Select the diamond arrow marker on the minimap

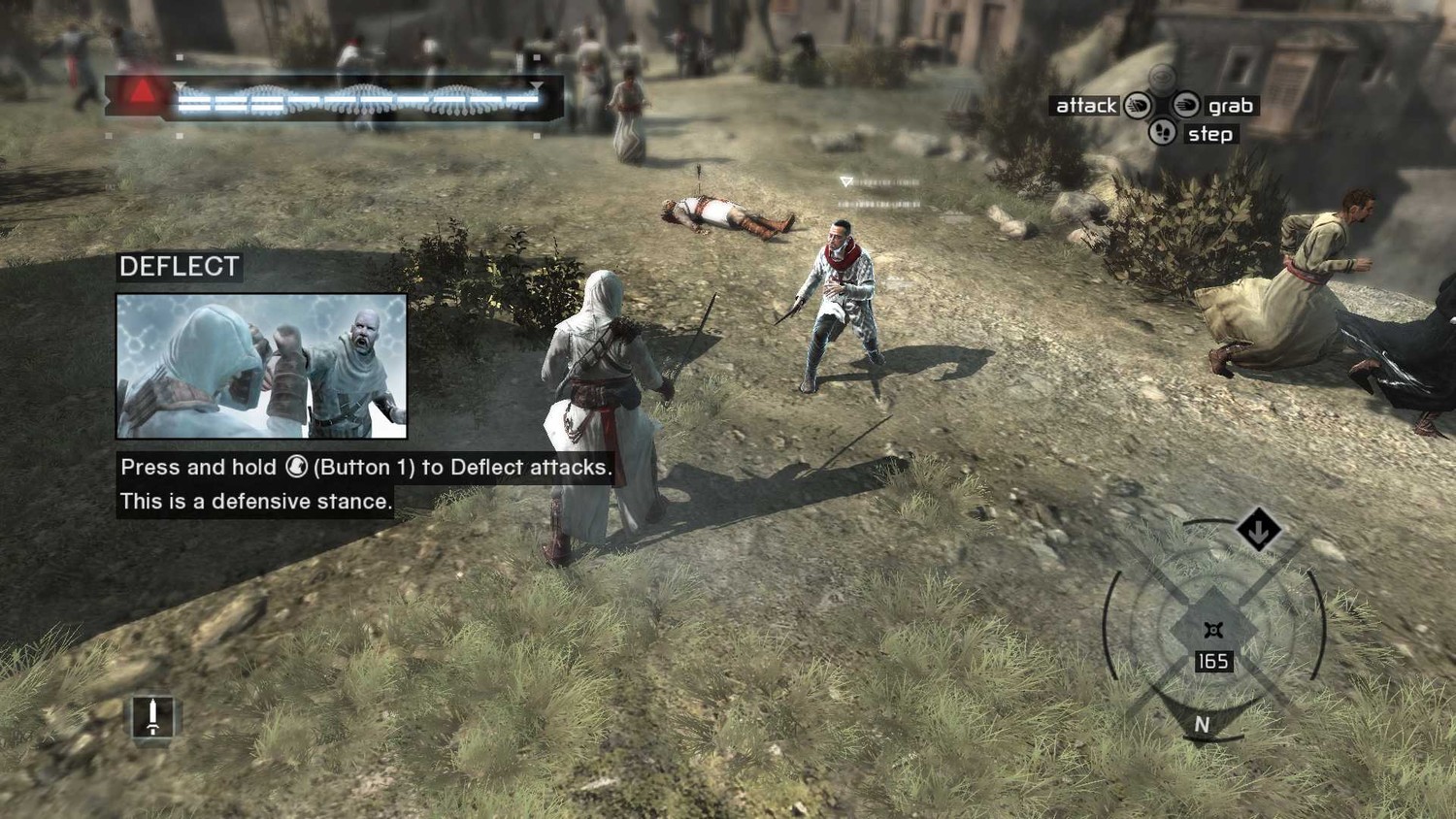[x=1259, y=530]
